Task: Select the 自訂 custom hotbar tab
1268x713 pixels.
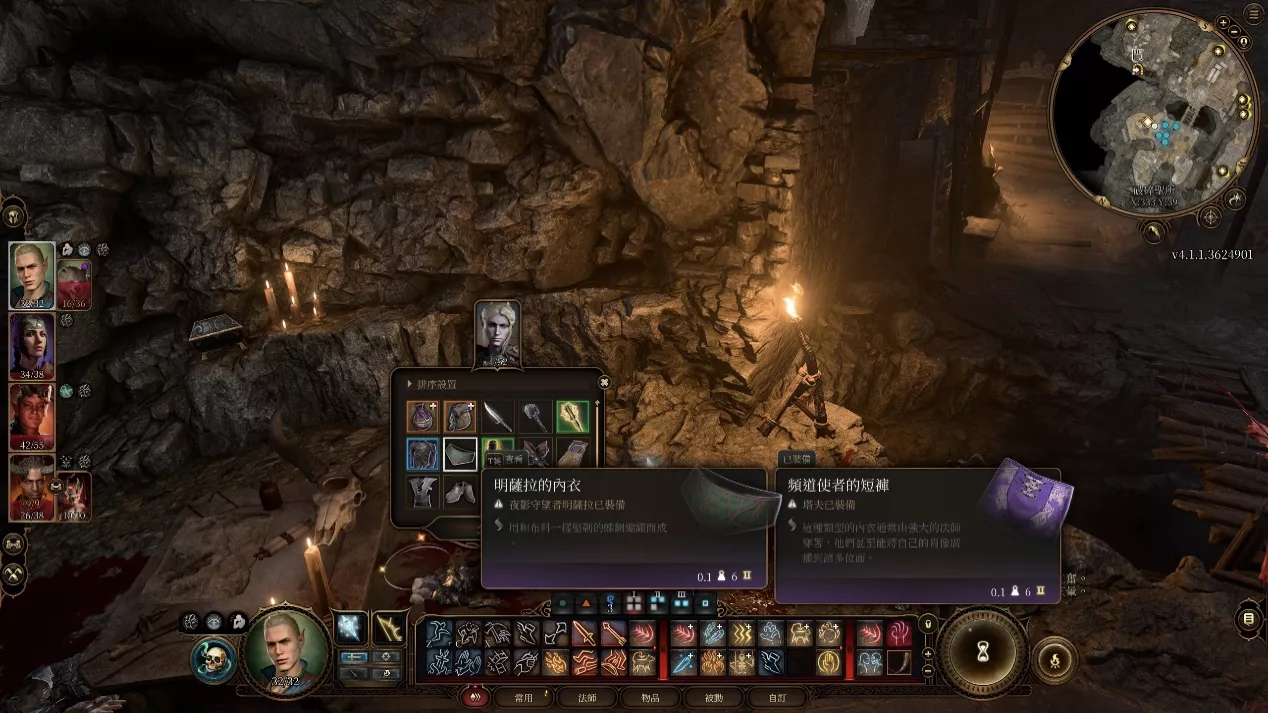Action: click(777, 697)
